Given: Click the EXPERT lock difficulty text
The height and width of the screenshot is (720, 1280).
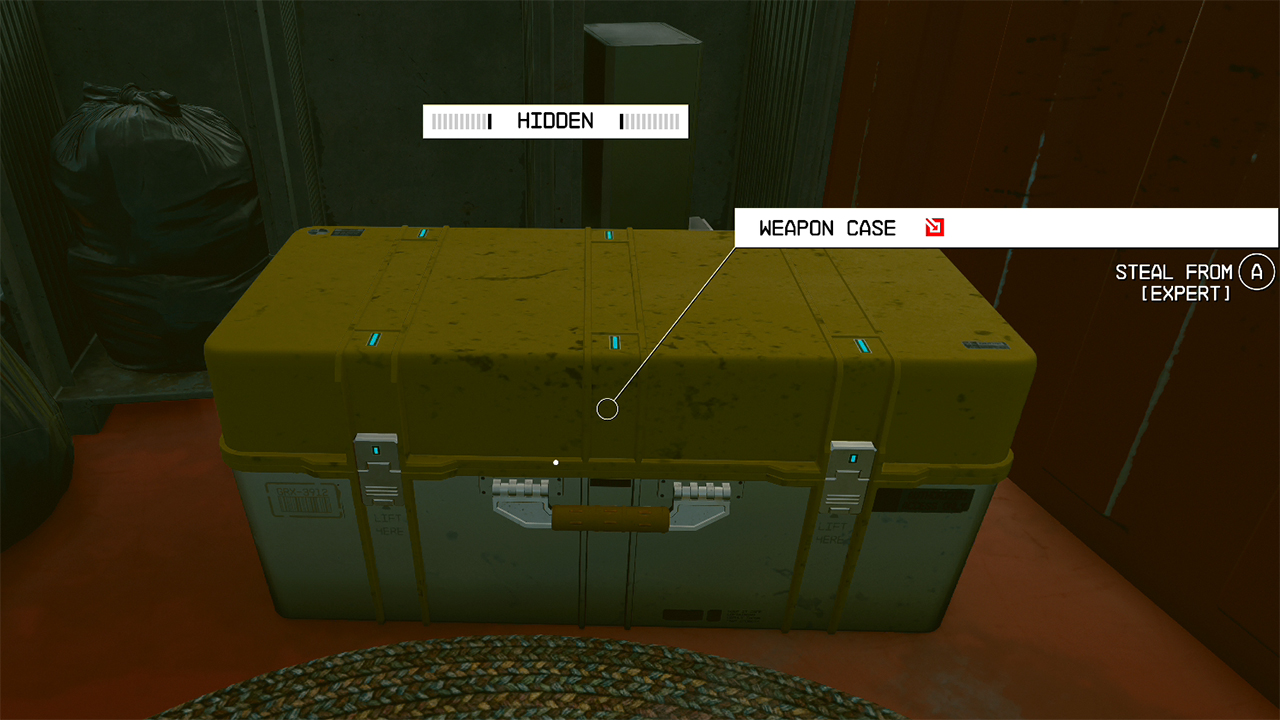Looking at the screenshot, I should [x=1186, y=294].
